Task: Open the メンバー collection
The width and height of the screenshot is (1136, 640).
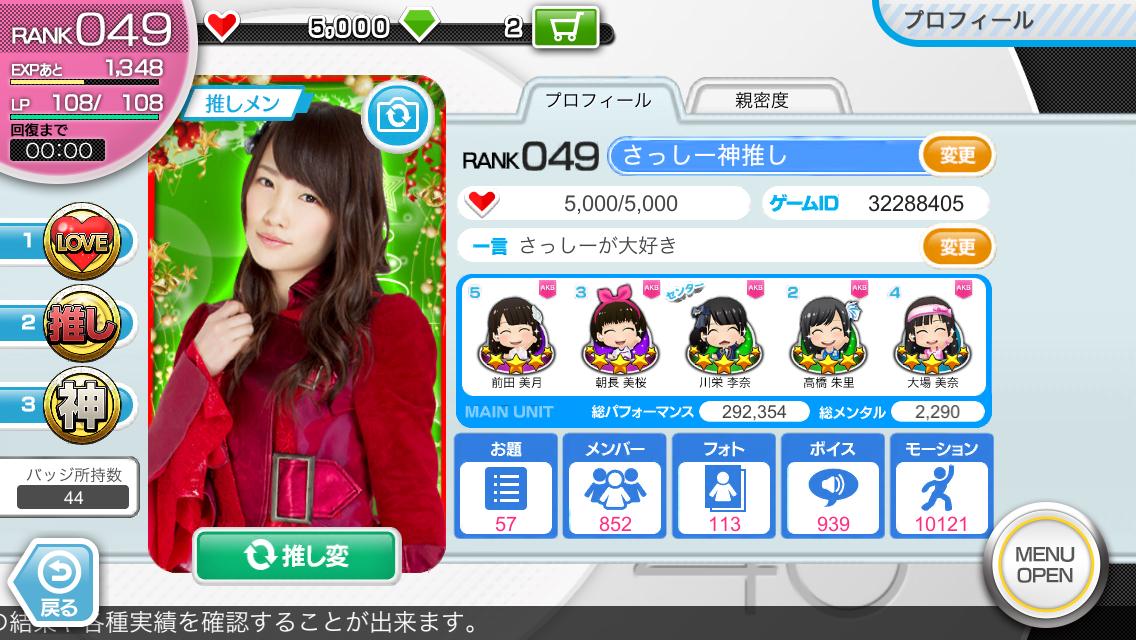Action: (615, 486)
